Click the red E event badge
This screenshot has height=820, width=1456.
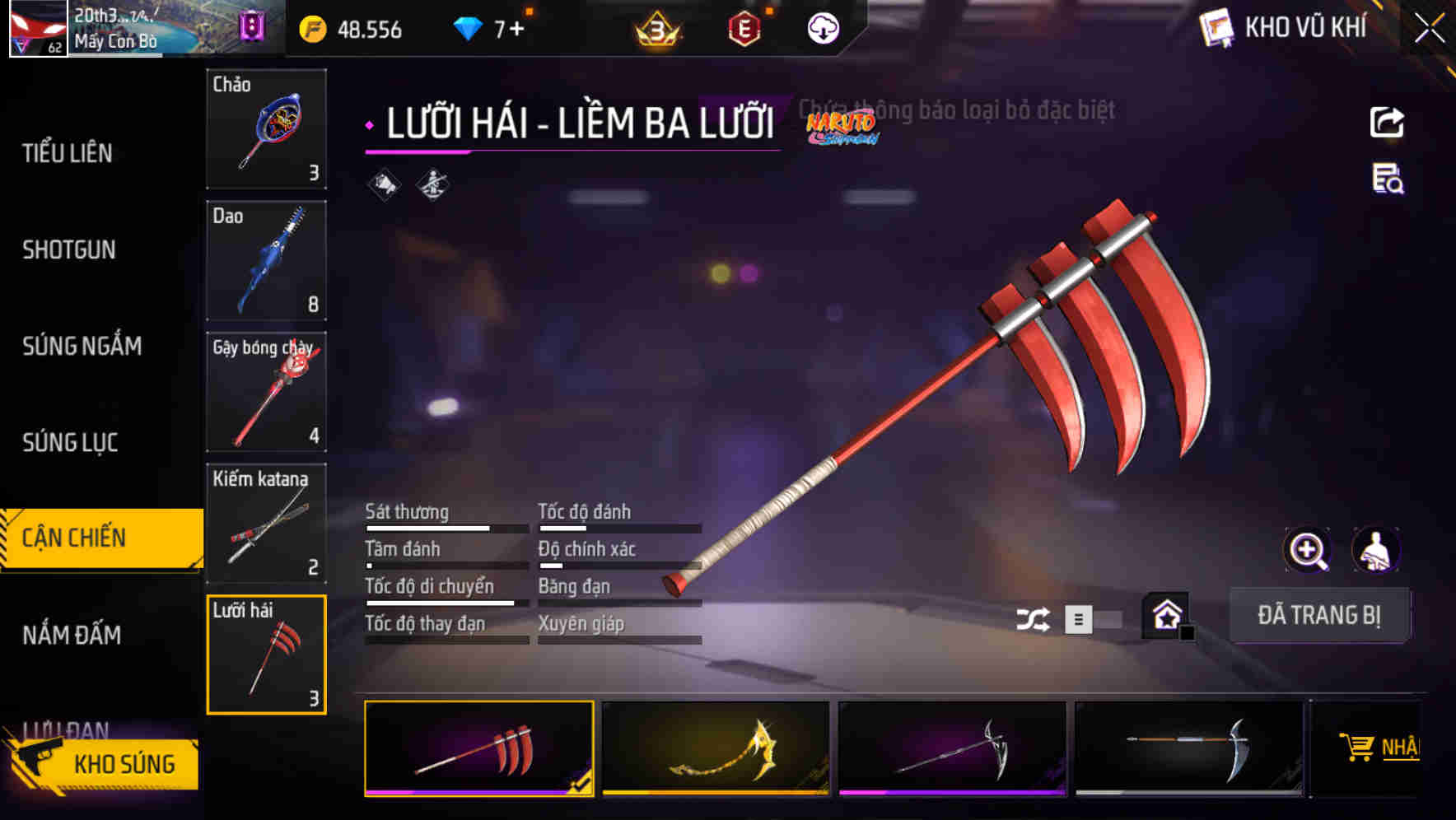(745, 30)
